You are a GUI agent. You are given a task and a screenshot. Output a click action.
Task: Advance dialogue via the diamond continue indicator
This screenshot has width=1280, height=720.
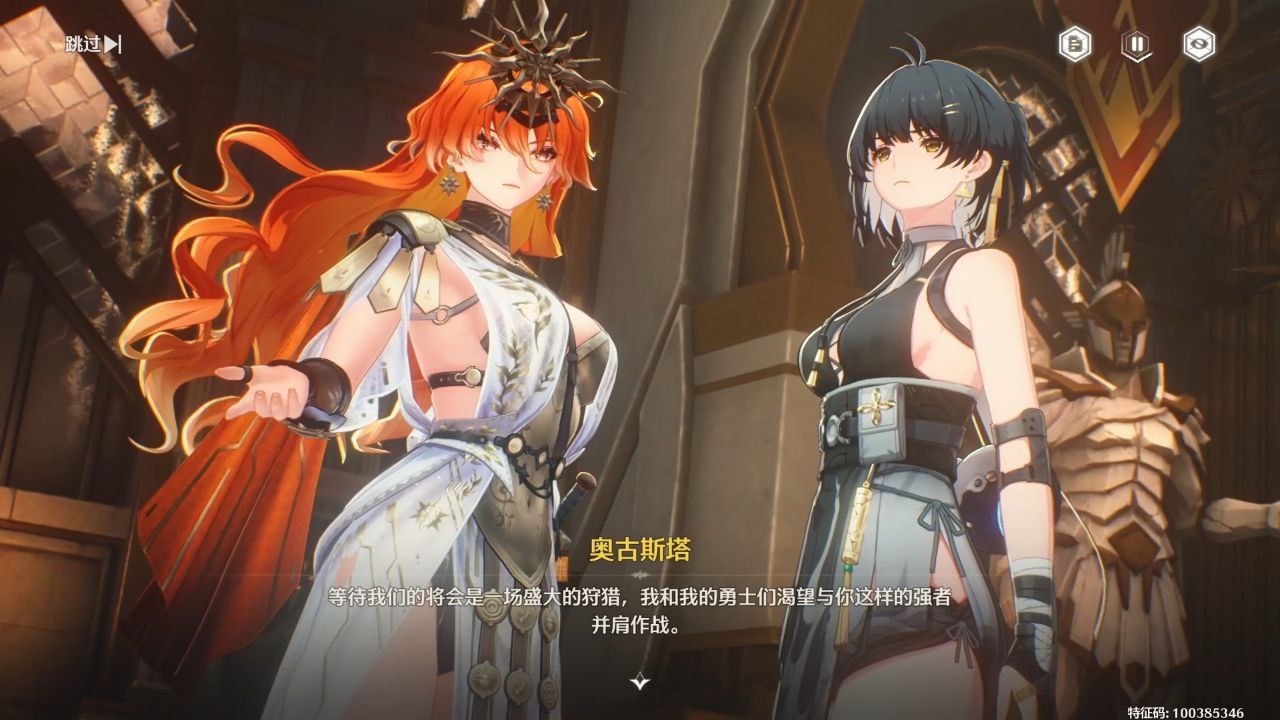click(x=640, y=682)
